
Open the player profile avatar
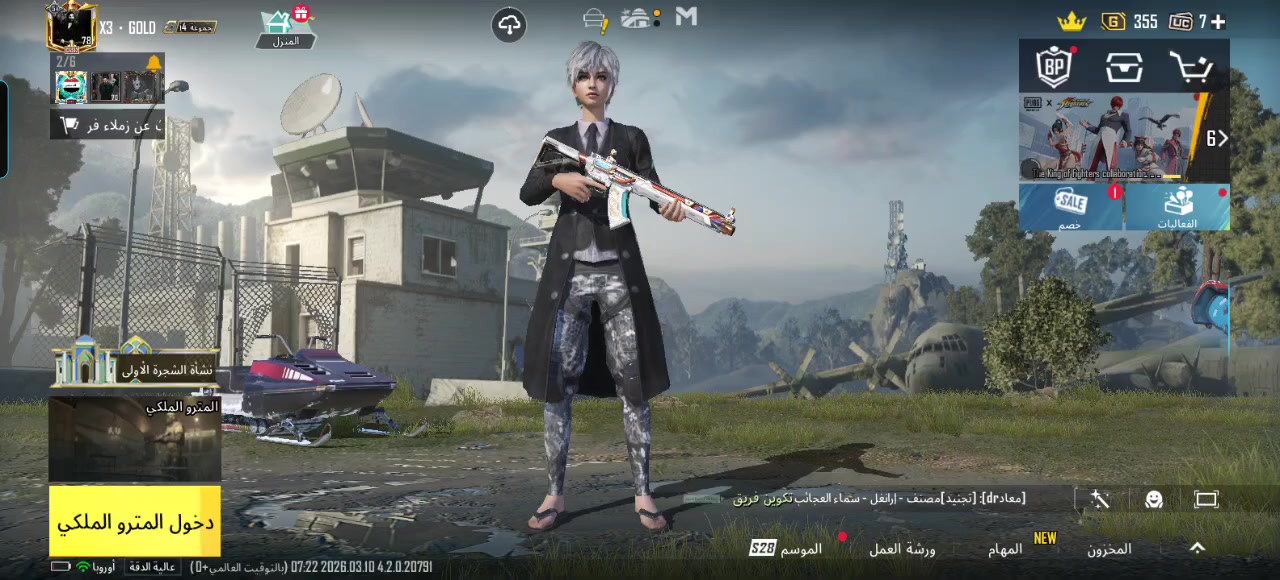point(71,27)
